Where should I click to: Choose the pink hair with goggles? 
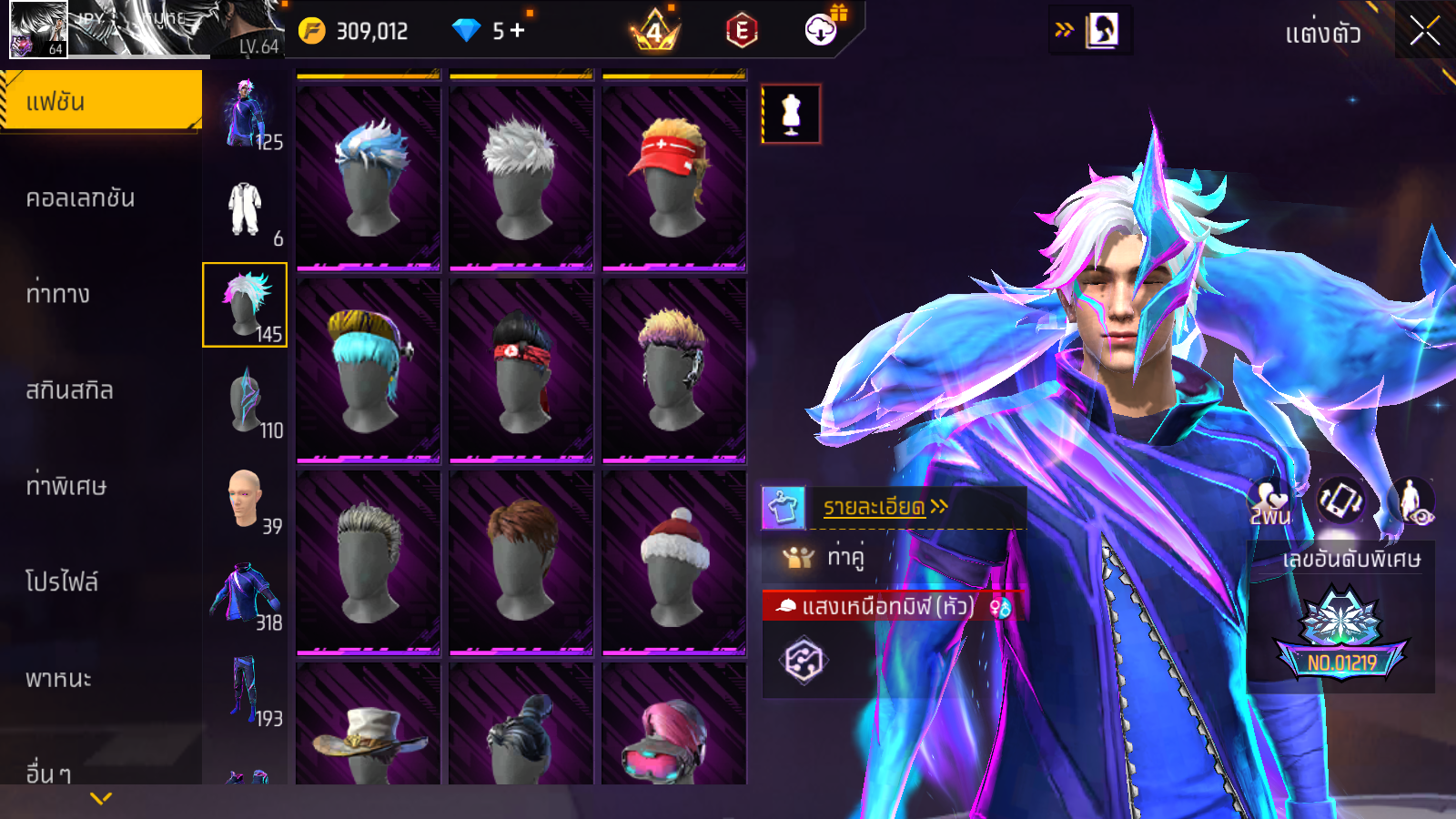coord(674,737)
